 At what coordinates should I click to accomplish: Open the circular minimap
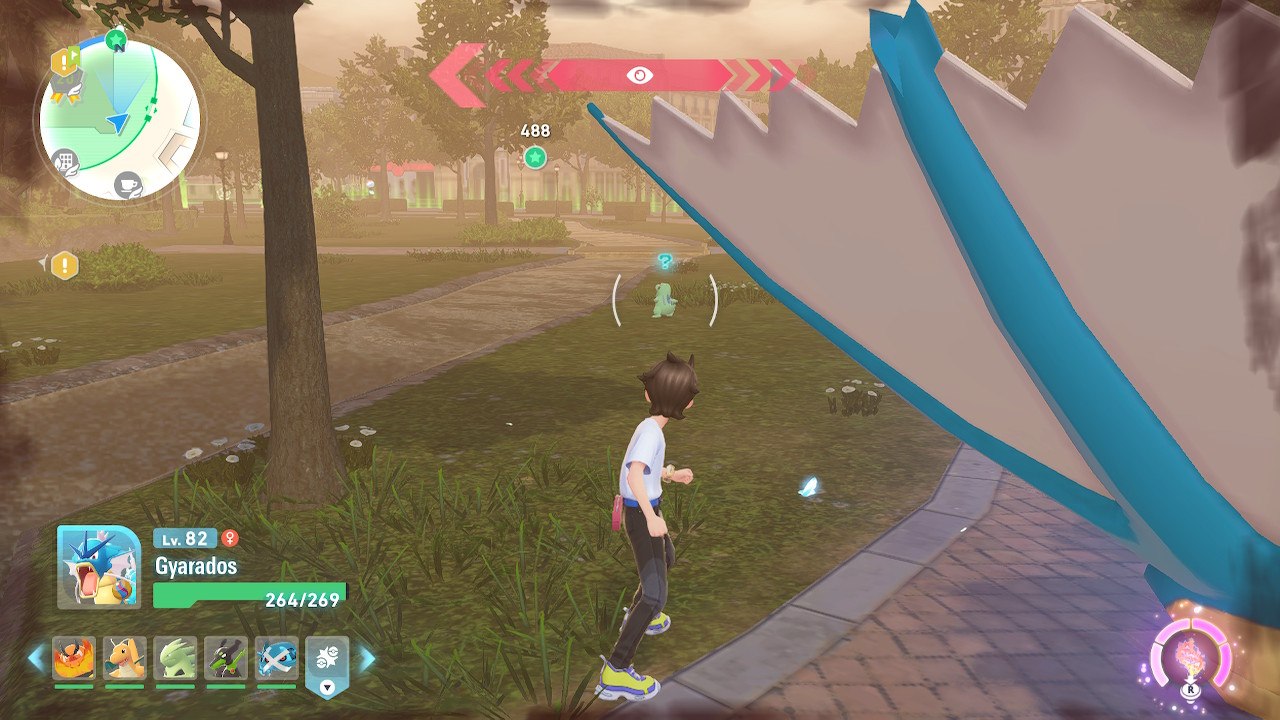coord(119,120)
